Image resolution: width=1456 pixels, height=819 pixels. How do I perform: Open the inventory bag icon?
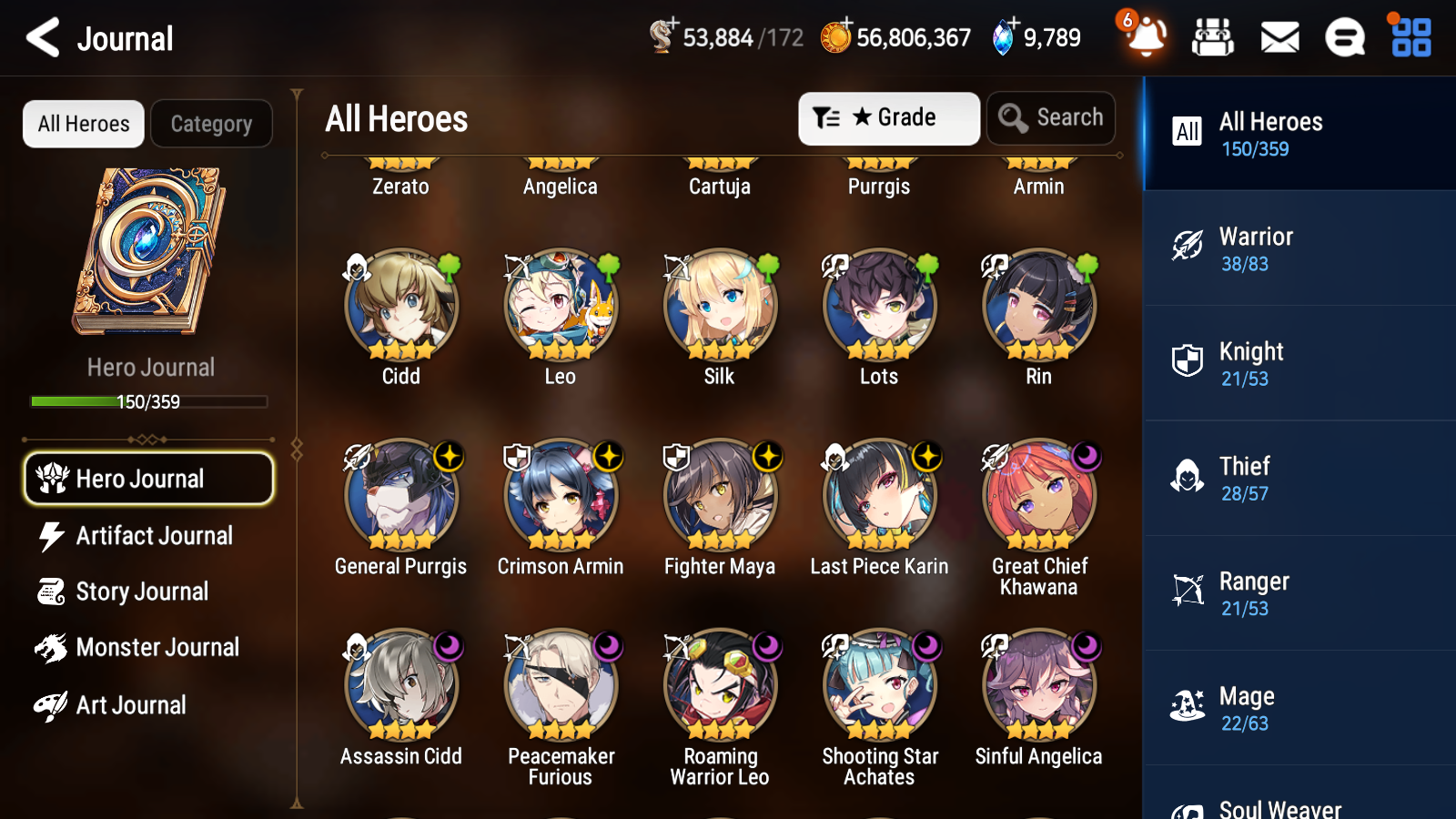point(1213,37)
